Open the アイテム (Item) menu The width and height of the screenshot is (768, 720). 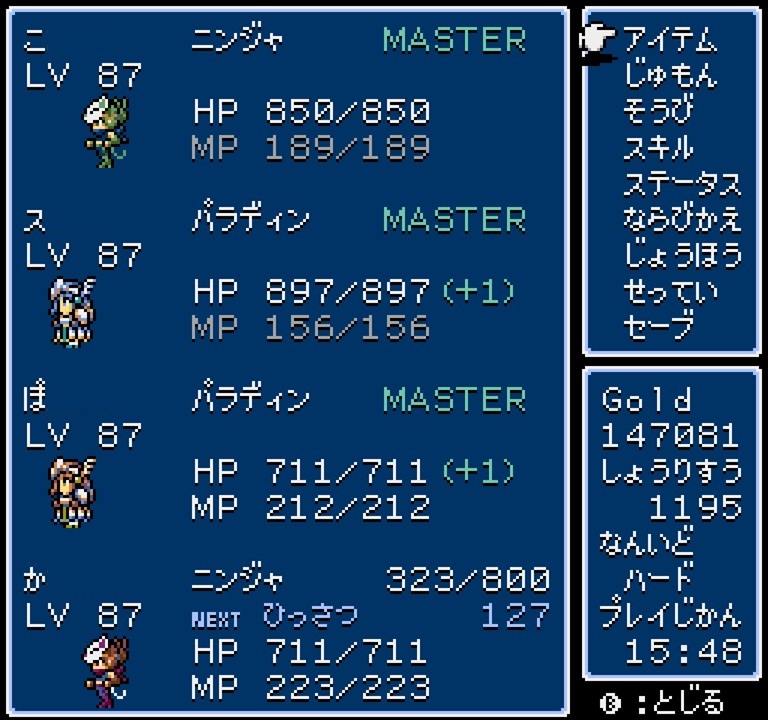(669, 40)
